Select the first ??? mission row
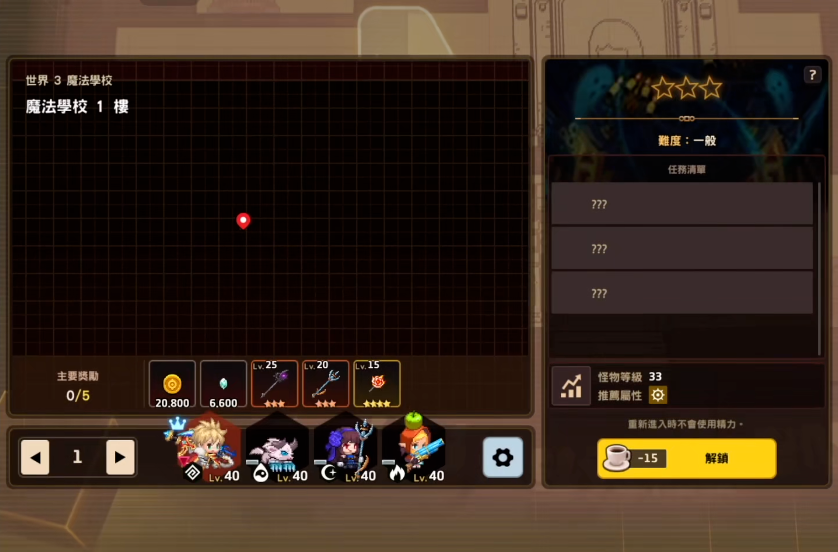Screen dimensions: 838x552 pyautogui.click(x=682, y=204)
